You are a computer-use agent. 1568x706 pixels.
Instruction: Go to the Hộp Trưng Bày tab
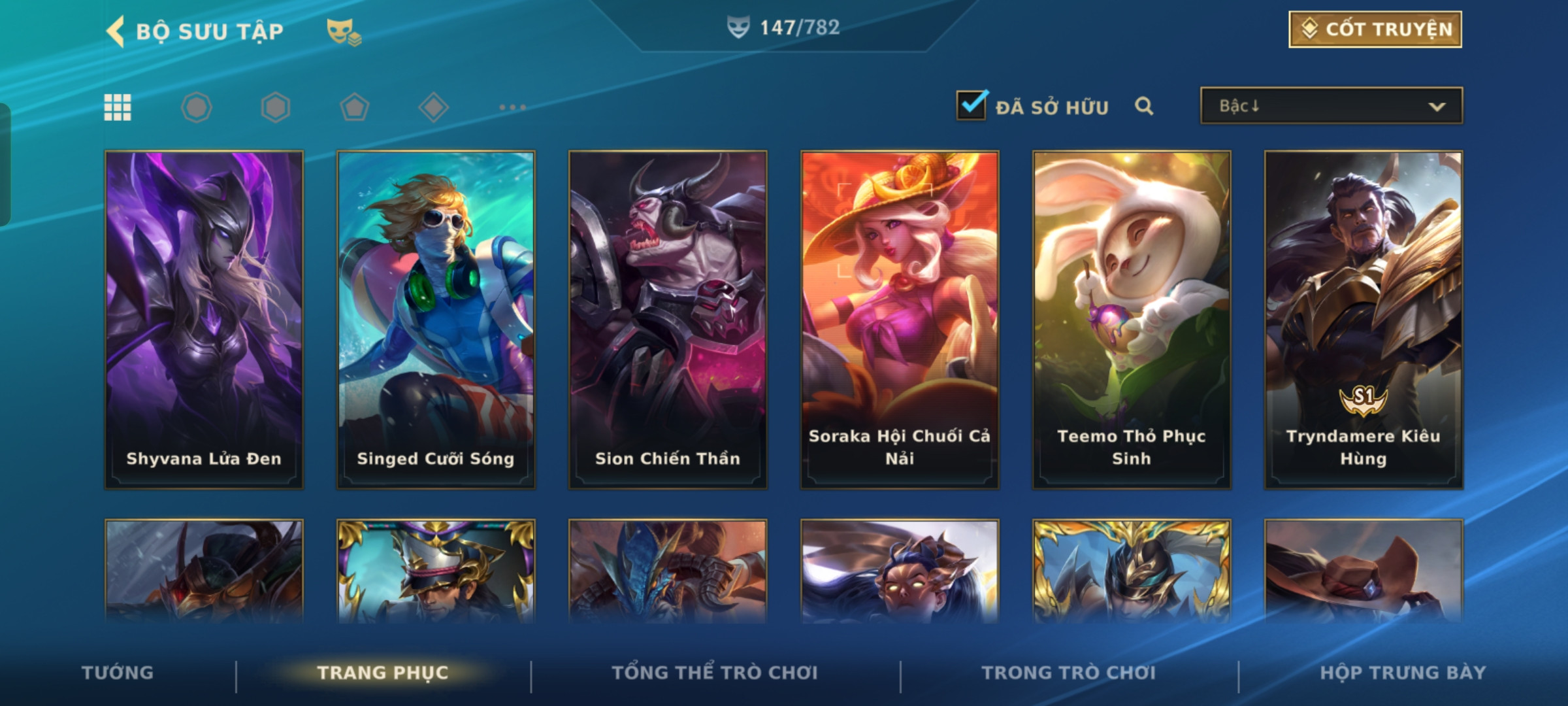click(1403, 673)
